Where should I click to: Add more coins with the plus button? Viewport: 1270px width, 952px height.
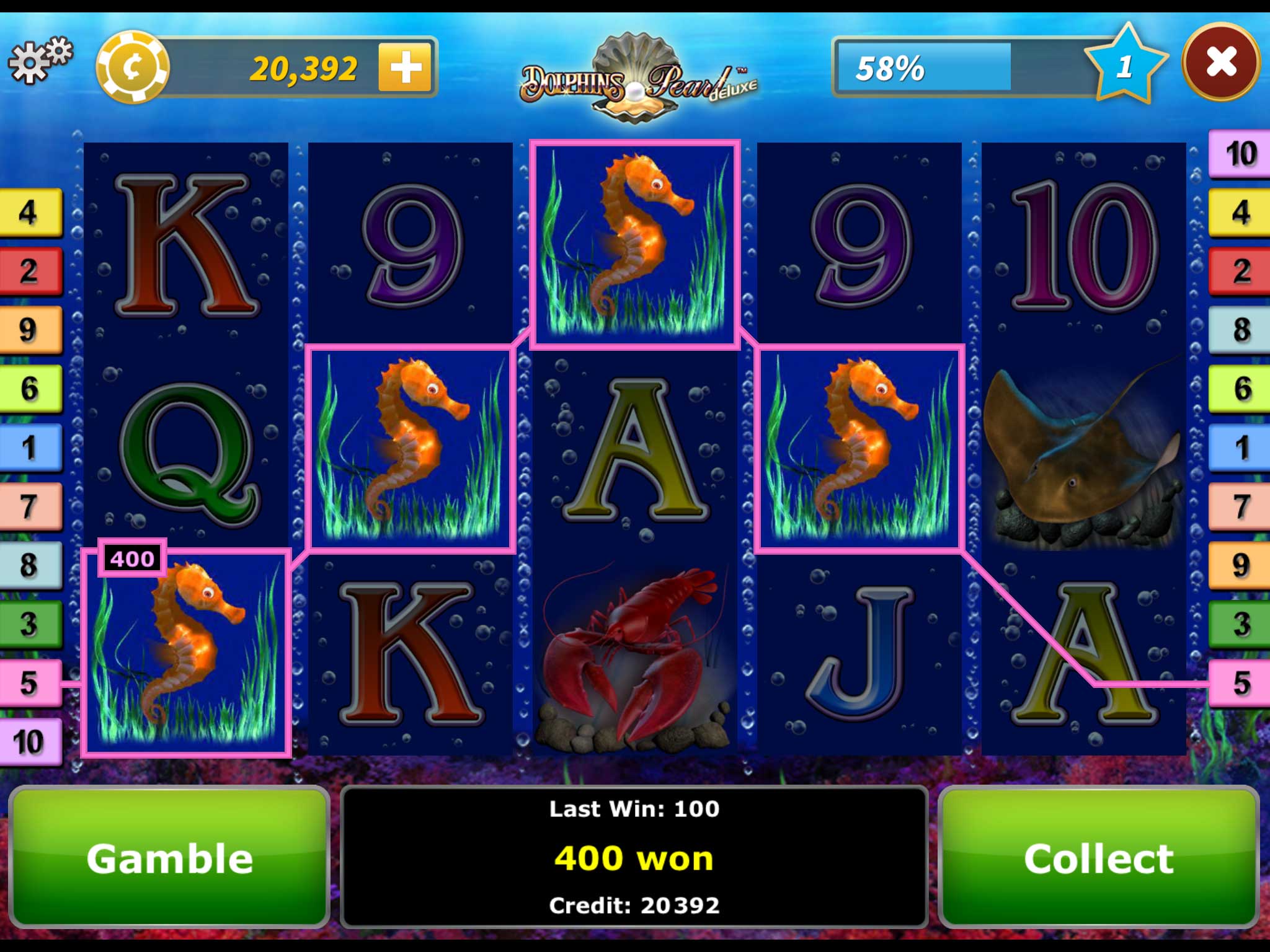[405, 67]
